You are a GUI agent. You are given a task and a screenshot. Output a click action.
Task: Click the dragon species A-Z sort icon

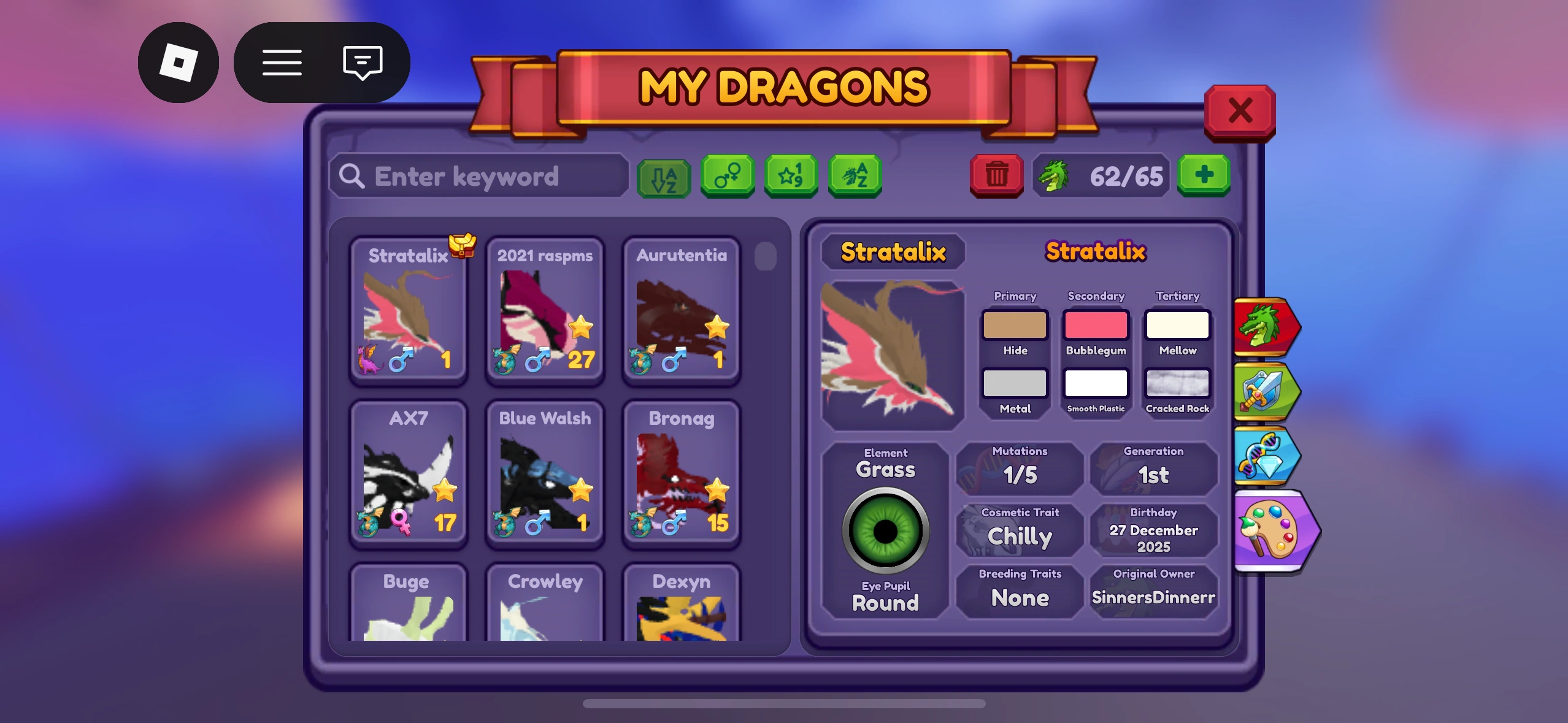[x=855, y=177]
